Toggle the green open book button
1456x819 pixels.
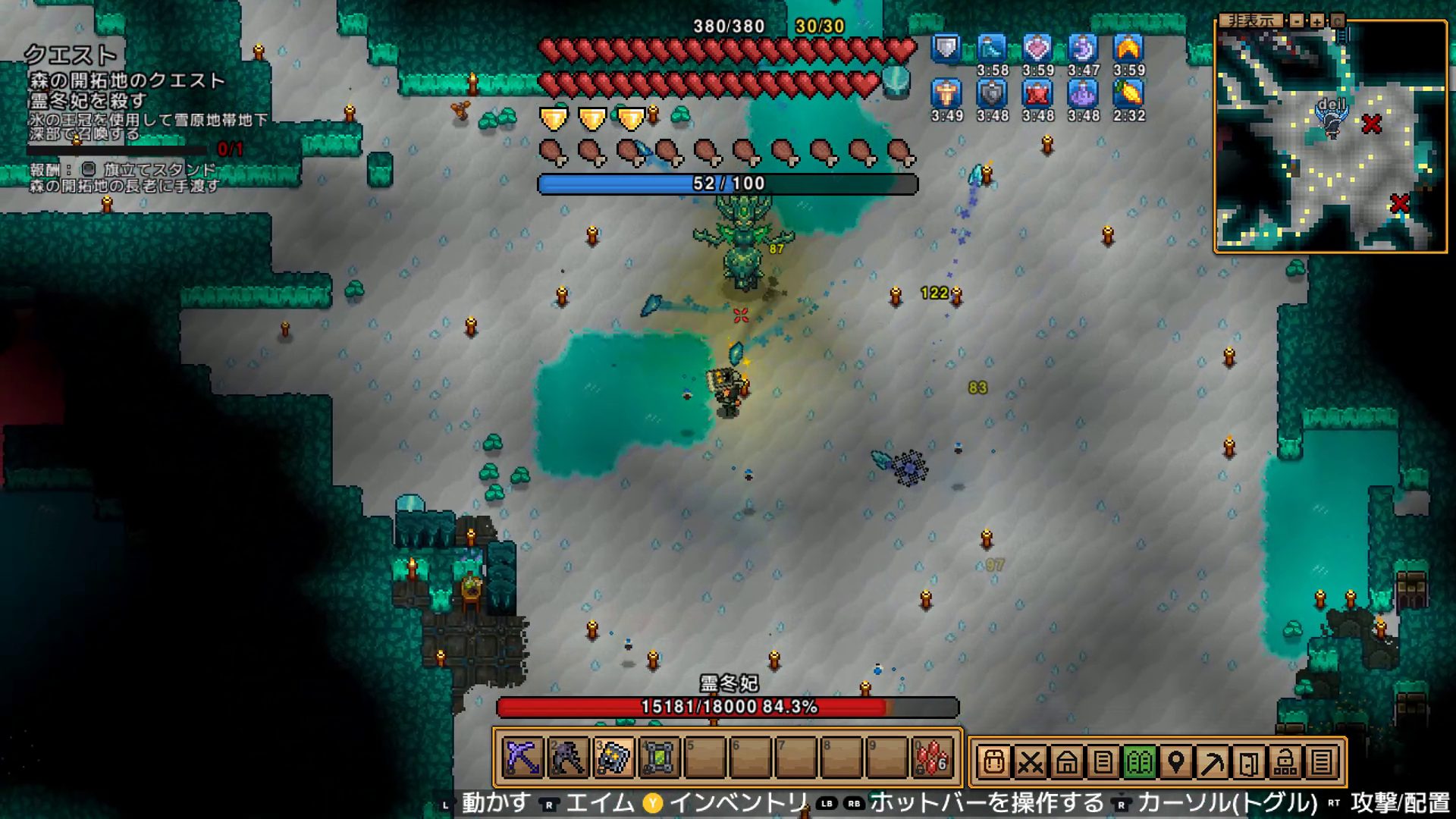(x=1139, y=761)
